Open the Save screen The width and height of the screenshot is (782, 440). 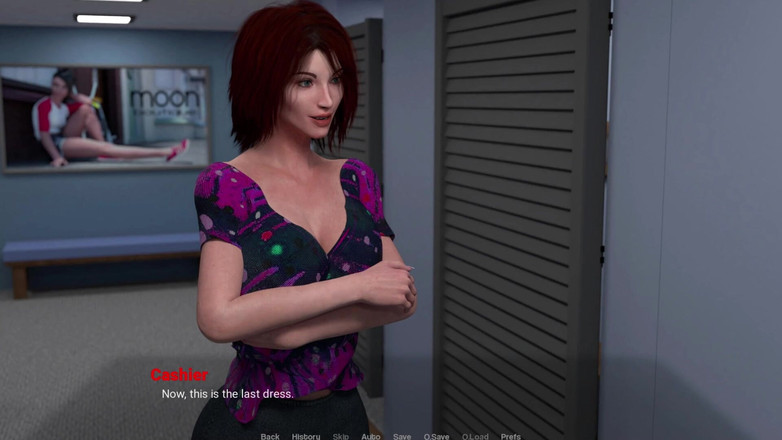point(402,436)
